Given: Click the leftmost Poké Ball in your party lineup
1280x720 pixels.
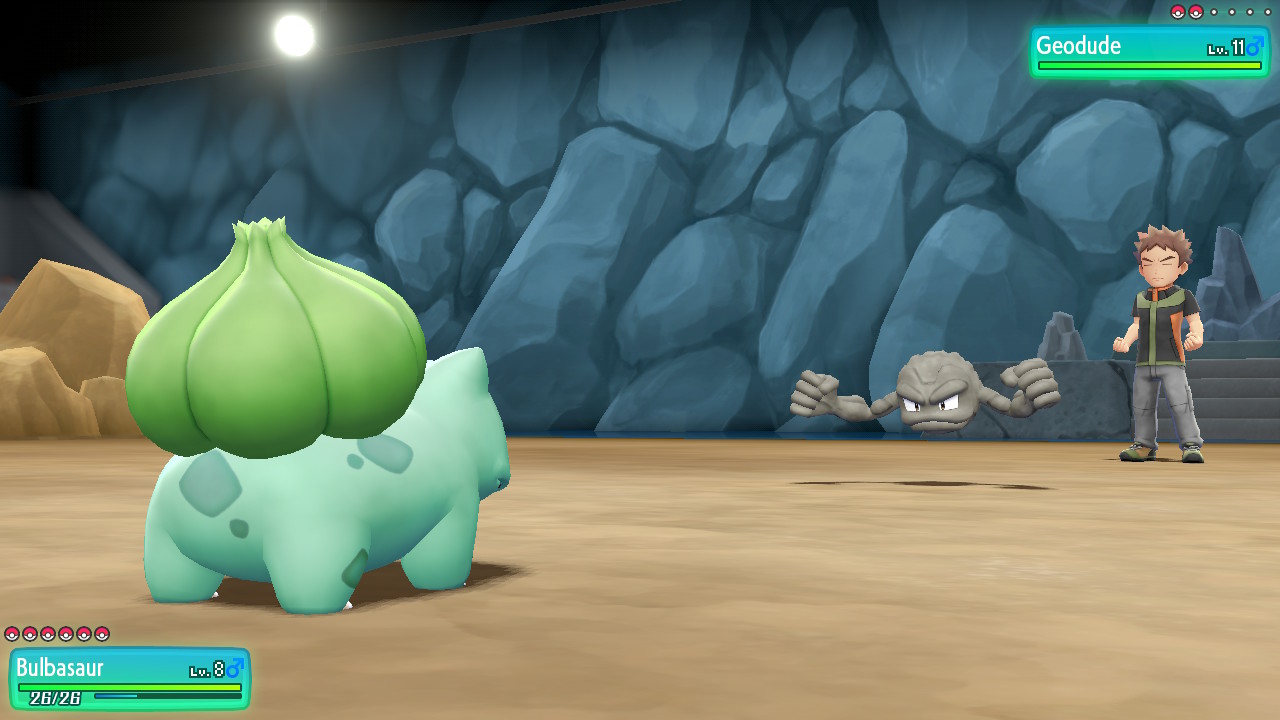Looking at the screenshot, I should 12,634.
